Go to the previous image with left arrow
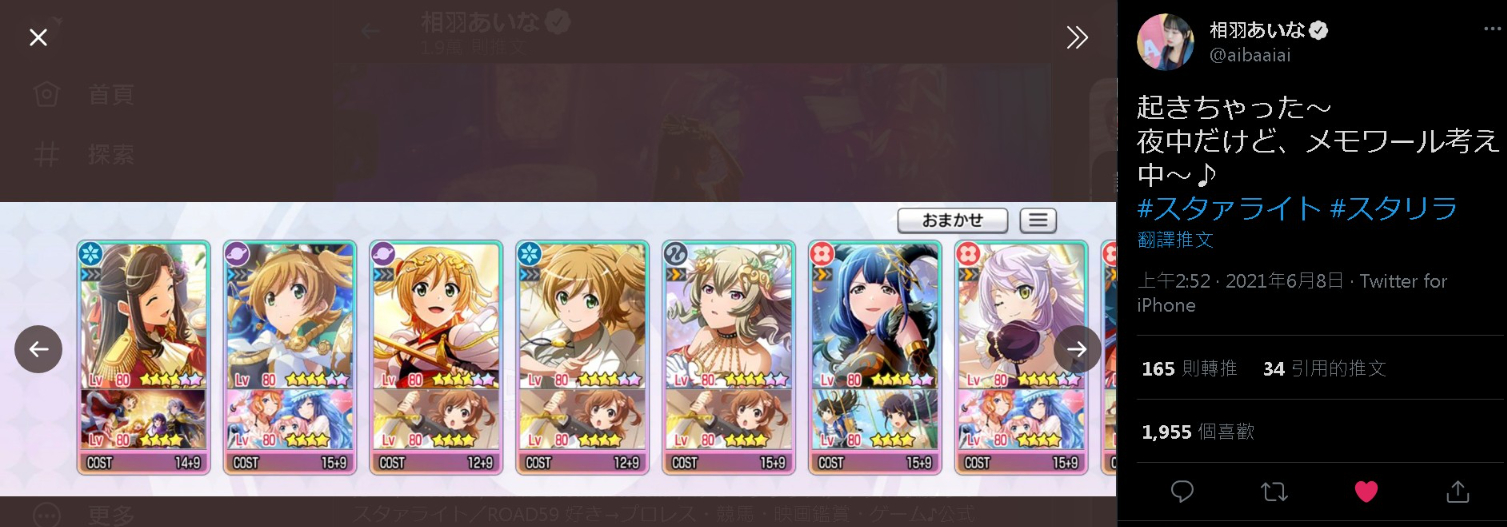 38,349
